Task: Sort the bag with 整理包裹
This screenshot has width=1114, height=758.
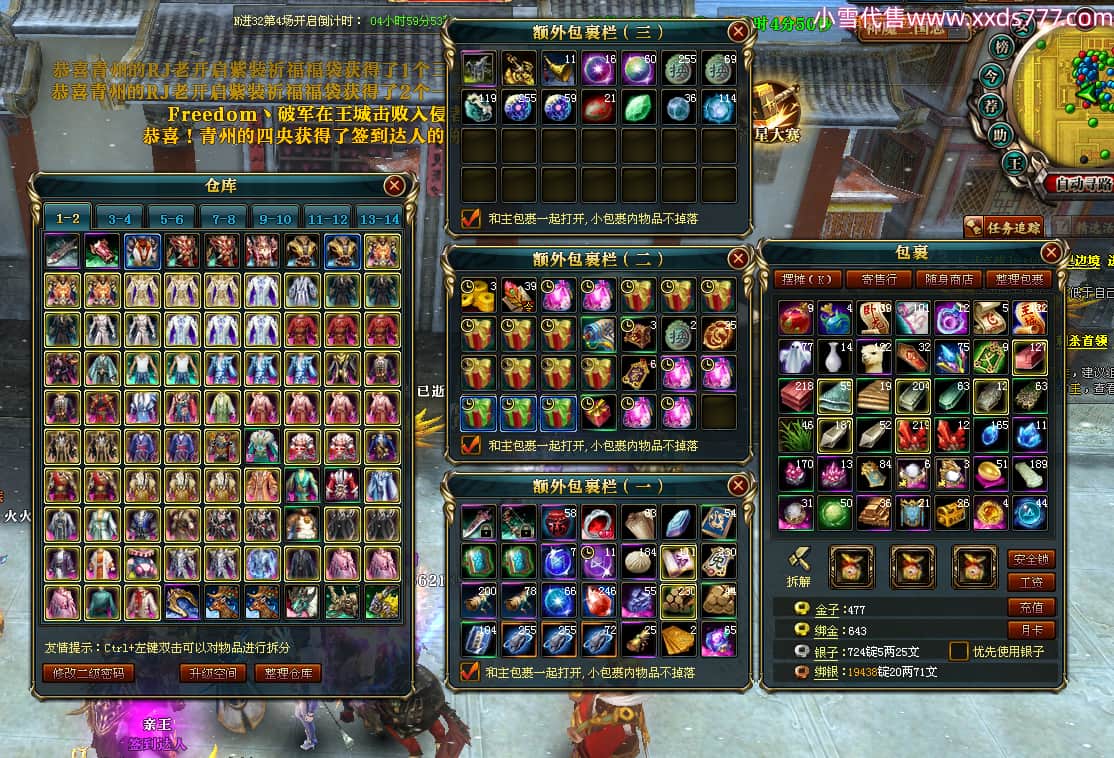Action: 1018,279
